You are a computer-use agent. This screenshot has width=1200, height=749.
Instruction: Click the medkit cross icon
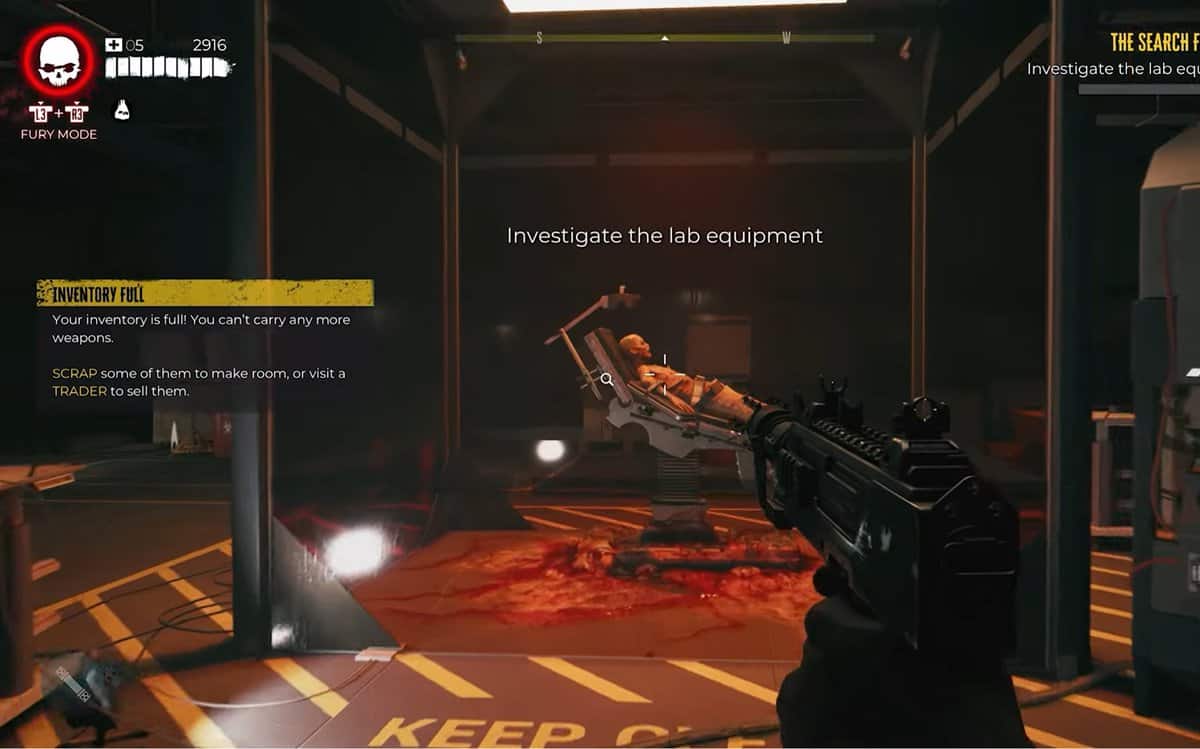(113, 45)
